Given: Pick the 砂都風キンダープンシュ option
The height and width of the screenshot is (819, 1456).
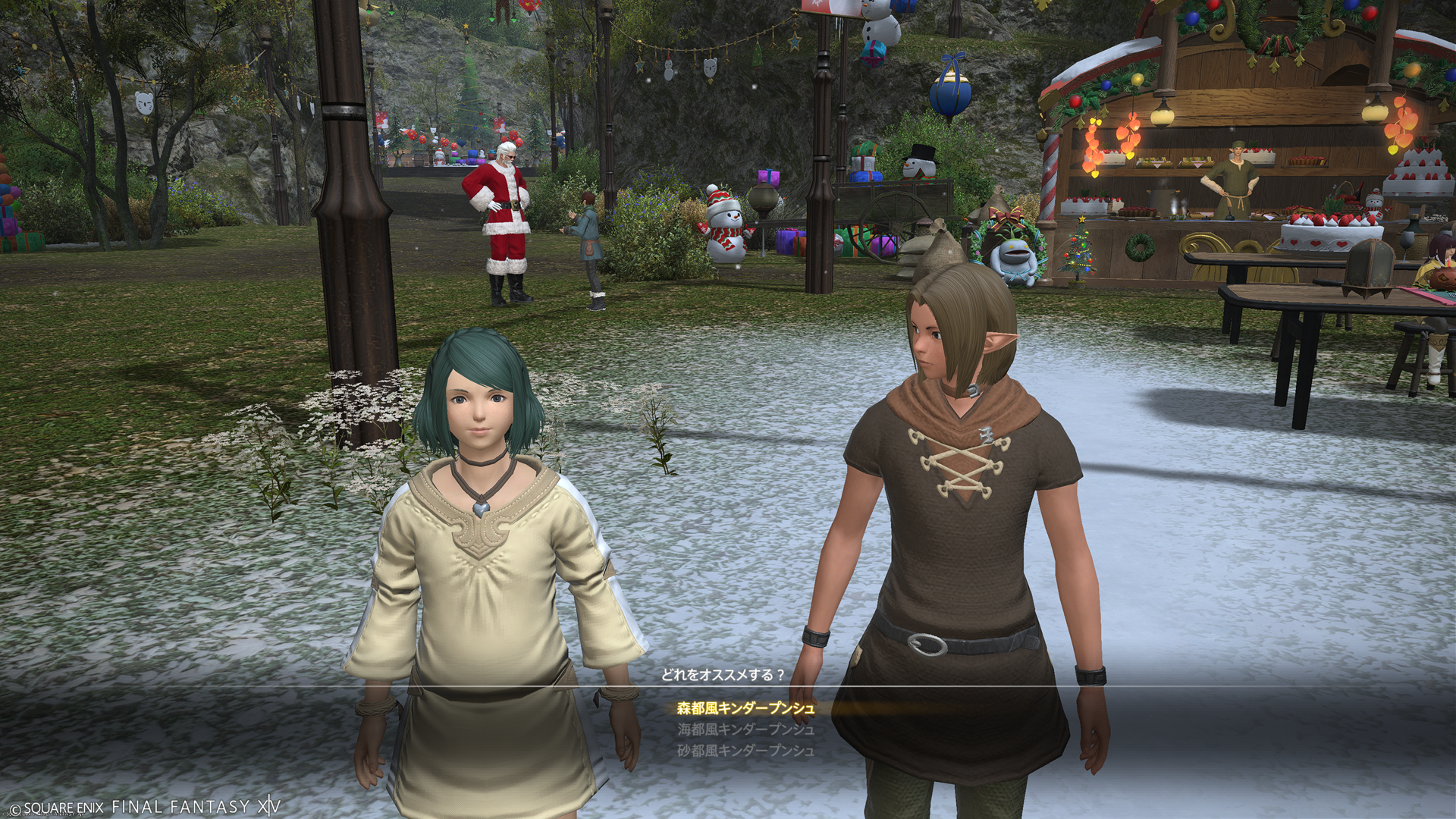Looking at the screenshot, I should (x=745, y=751).
